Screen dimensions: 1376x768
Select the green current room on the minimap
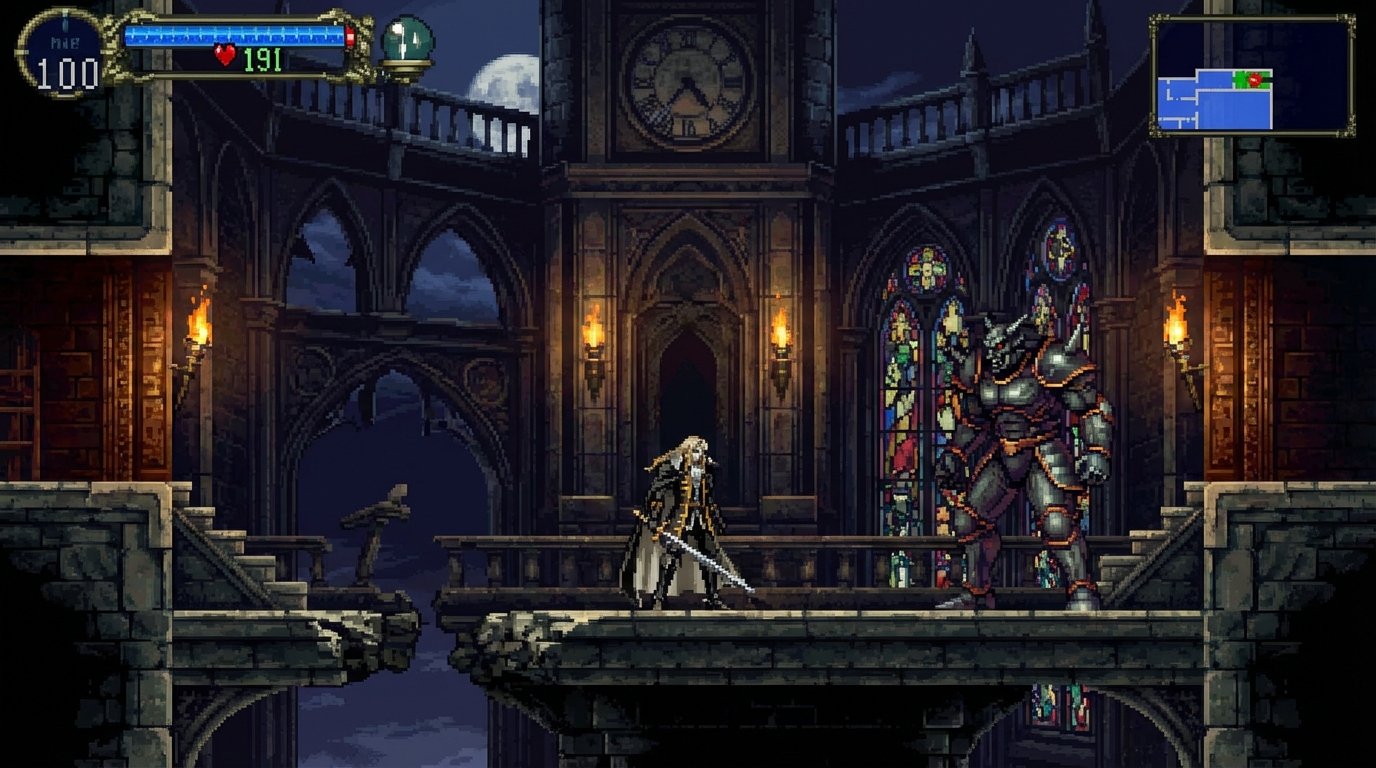(1240, 79)
